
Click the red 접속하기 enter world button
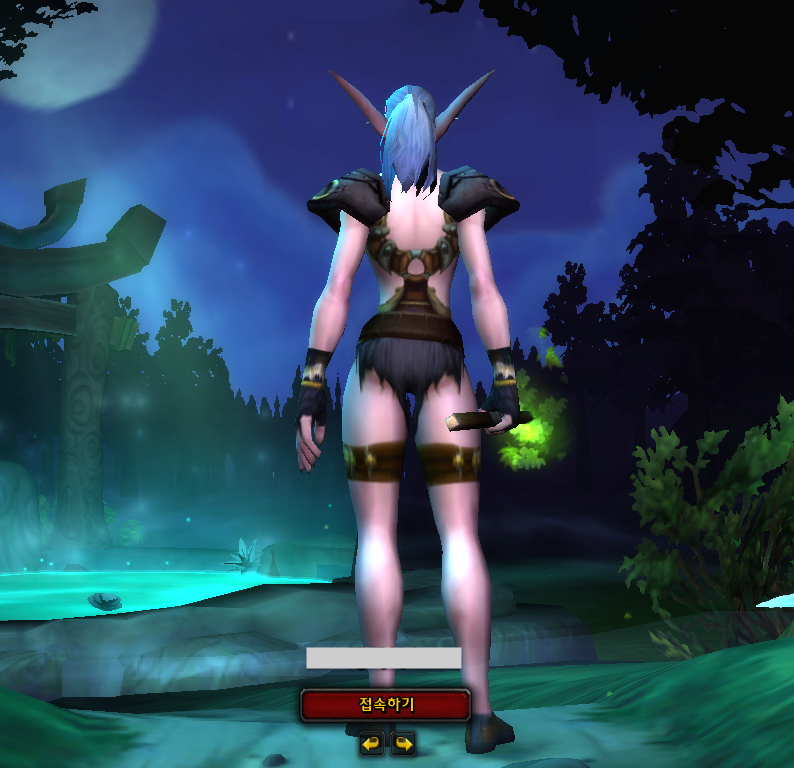[385, 705]
